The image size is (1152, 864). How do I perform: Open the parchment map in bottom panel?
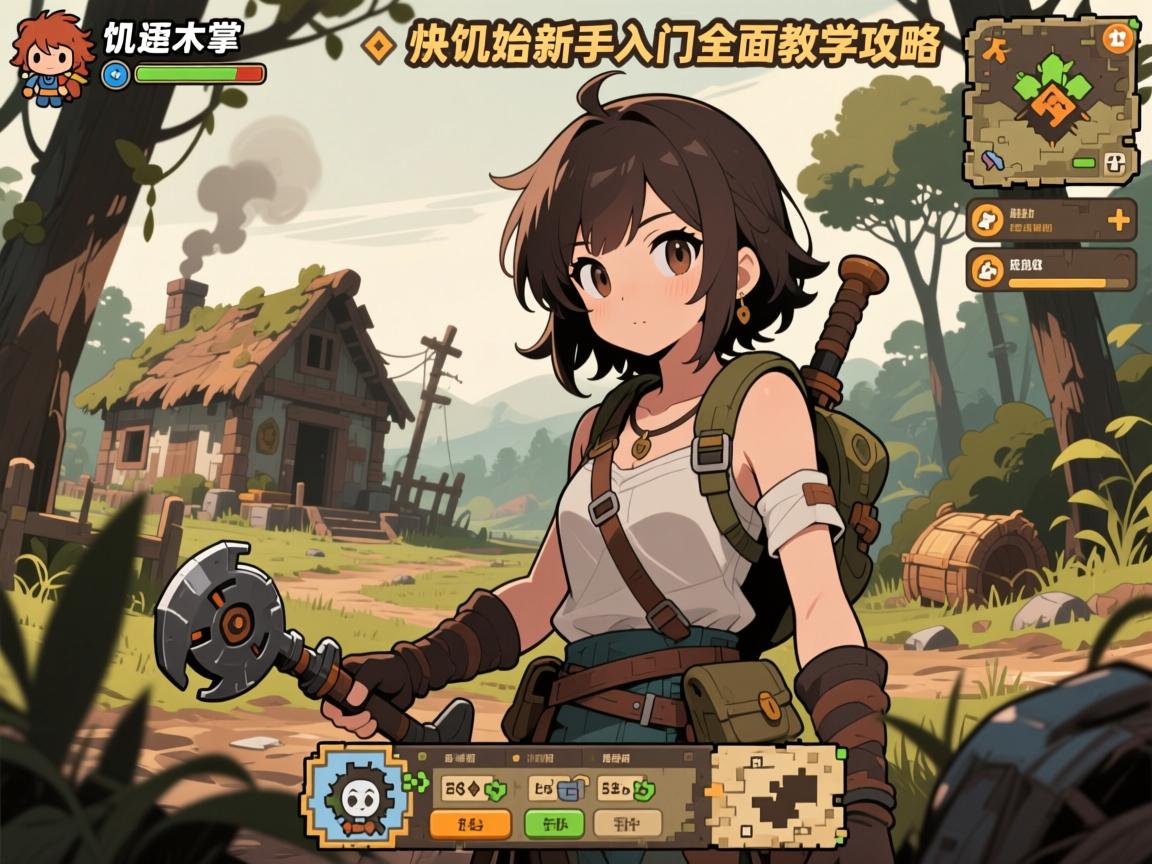(773, 793)
